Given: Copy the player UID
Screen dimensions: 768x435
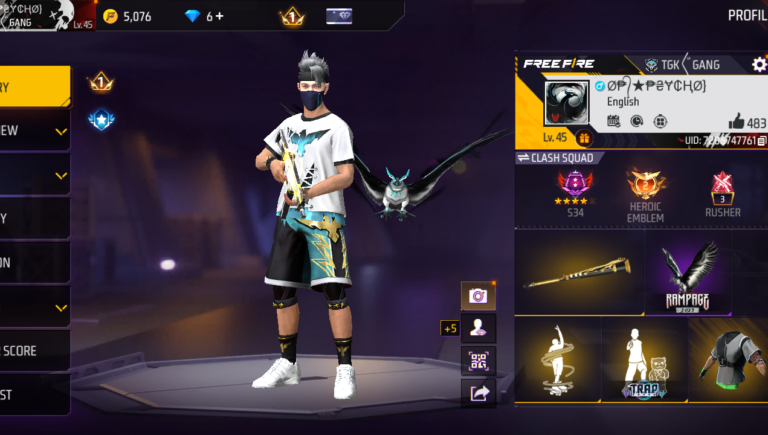Looking at the screenshot, I should click(x=761, y=141).
